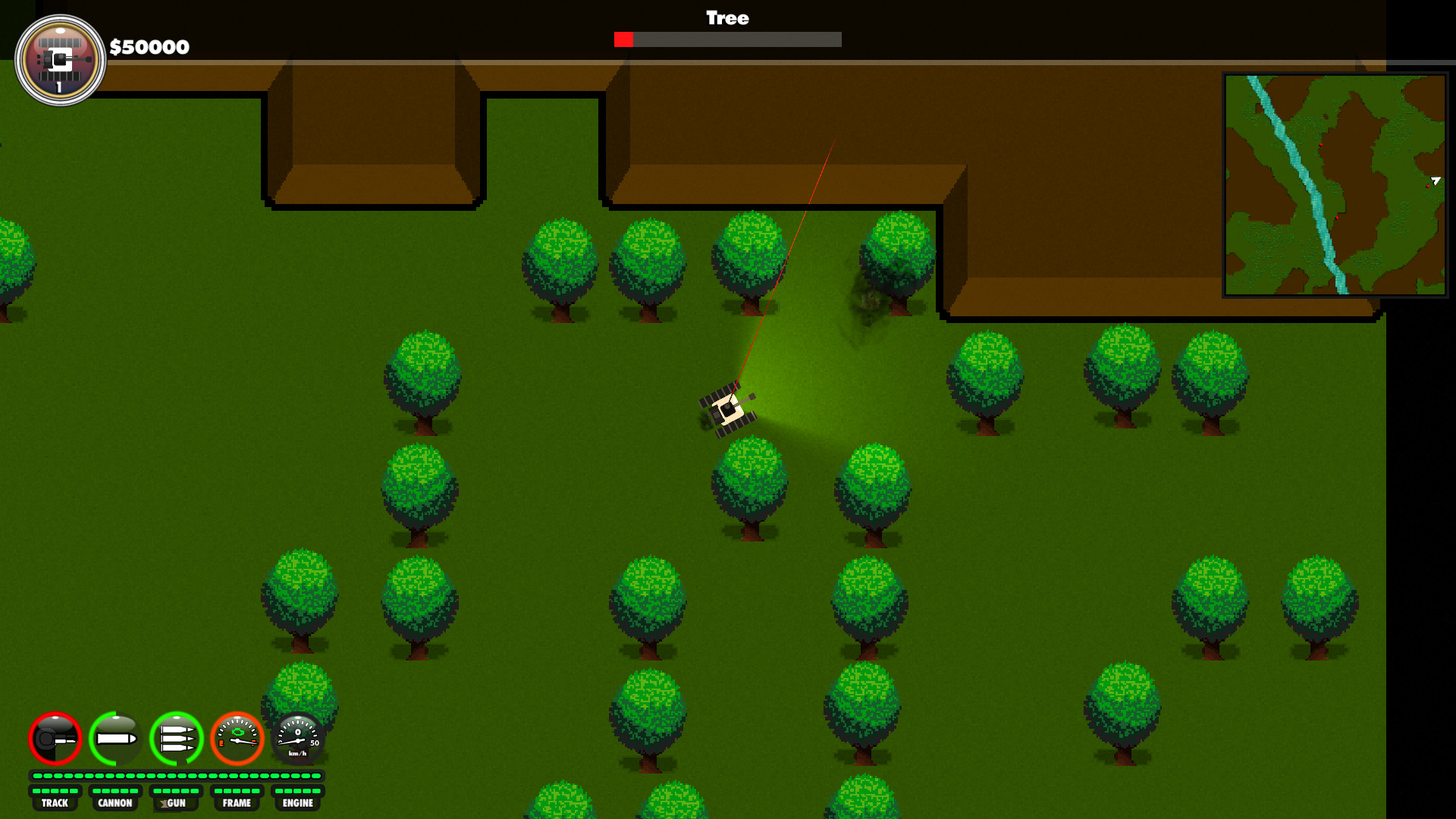Click the orange fuel gauge indicator
The width and height of the screenshot is (1456, 819).
coord(237,739)
